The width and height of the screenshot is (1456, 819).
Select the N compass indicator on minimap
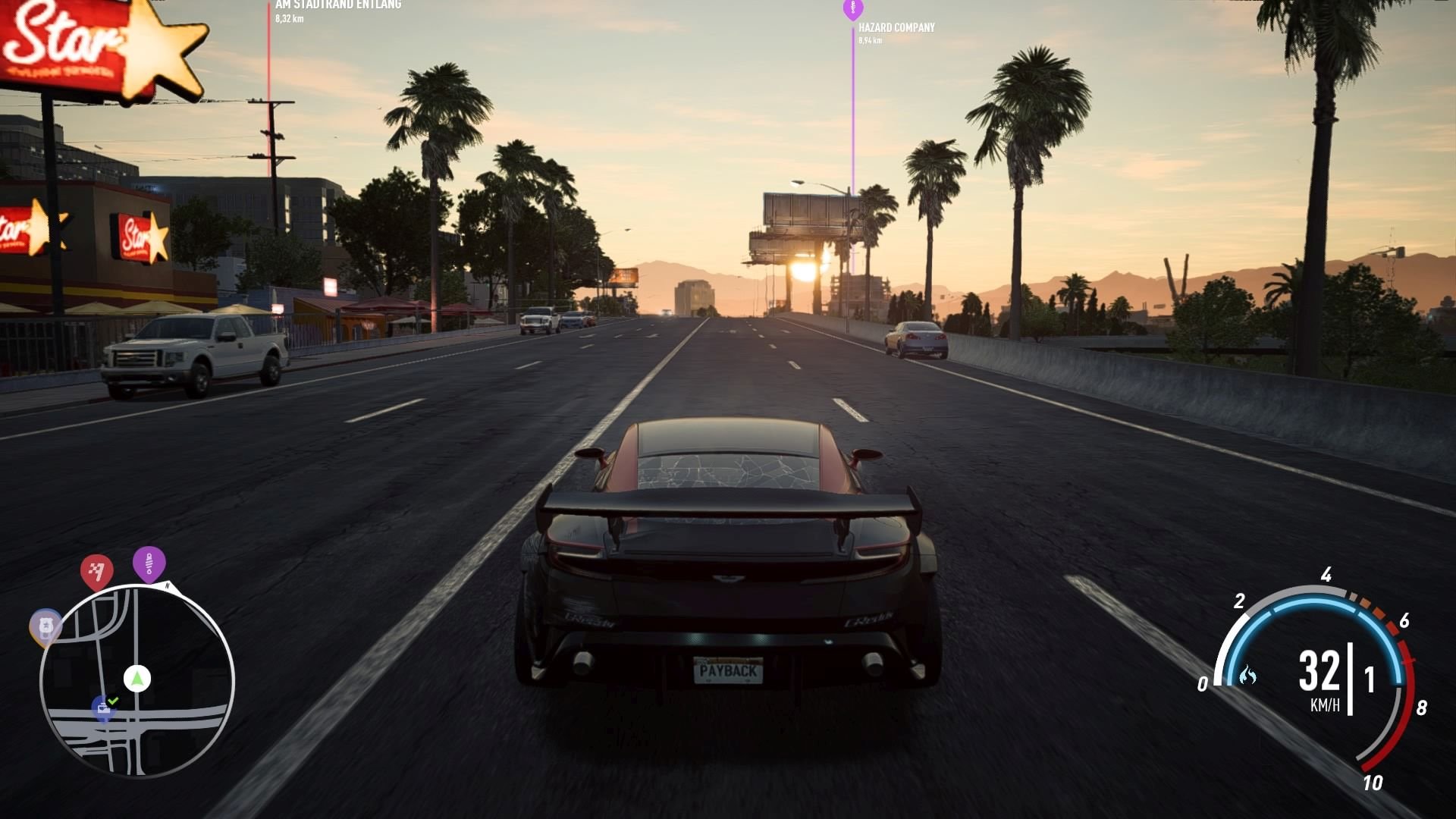168,587
